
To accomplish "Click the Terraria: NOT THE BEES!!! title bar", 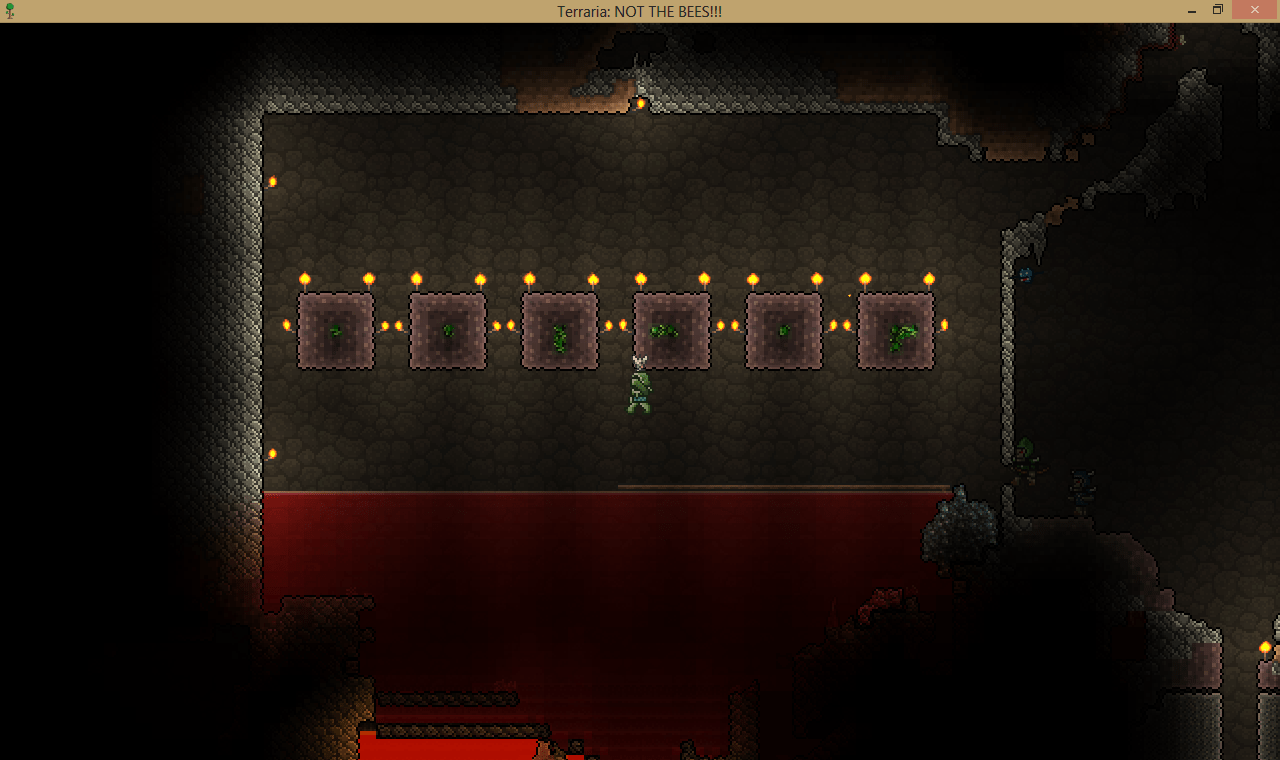I will [x=640, y=11].
